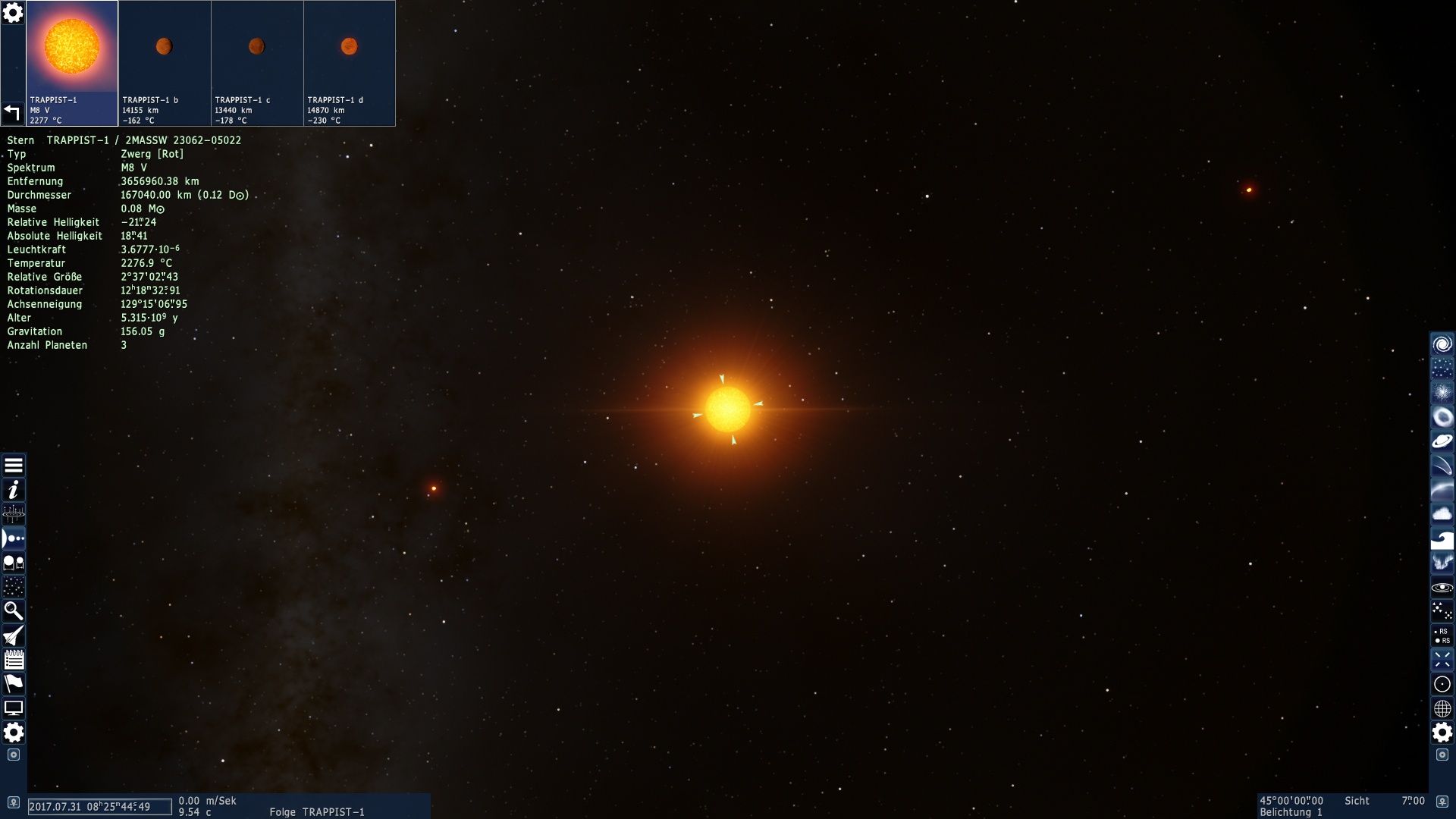The image size is (1456, 819).
Task: Open display settings via the monitor icon
Action: coord(13,707)
